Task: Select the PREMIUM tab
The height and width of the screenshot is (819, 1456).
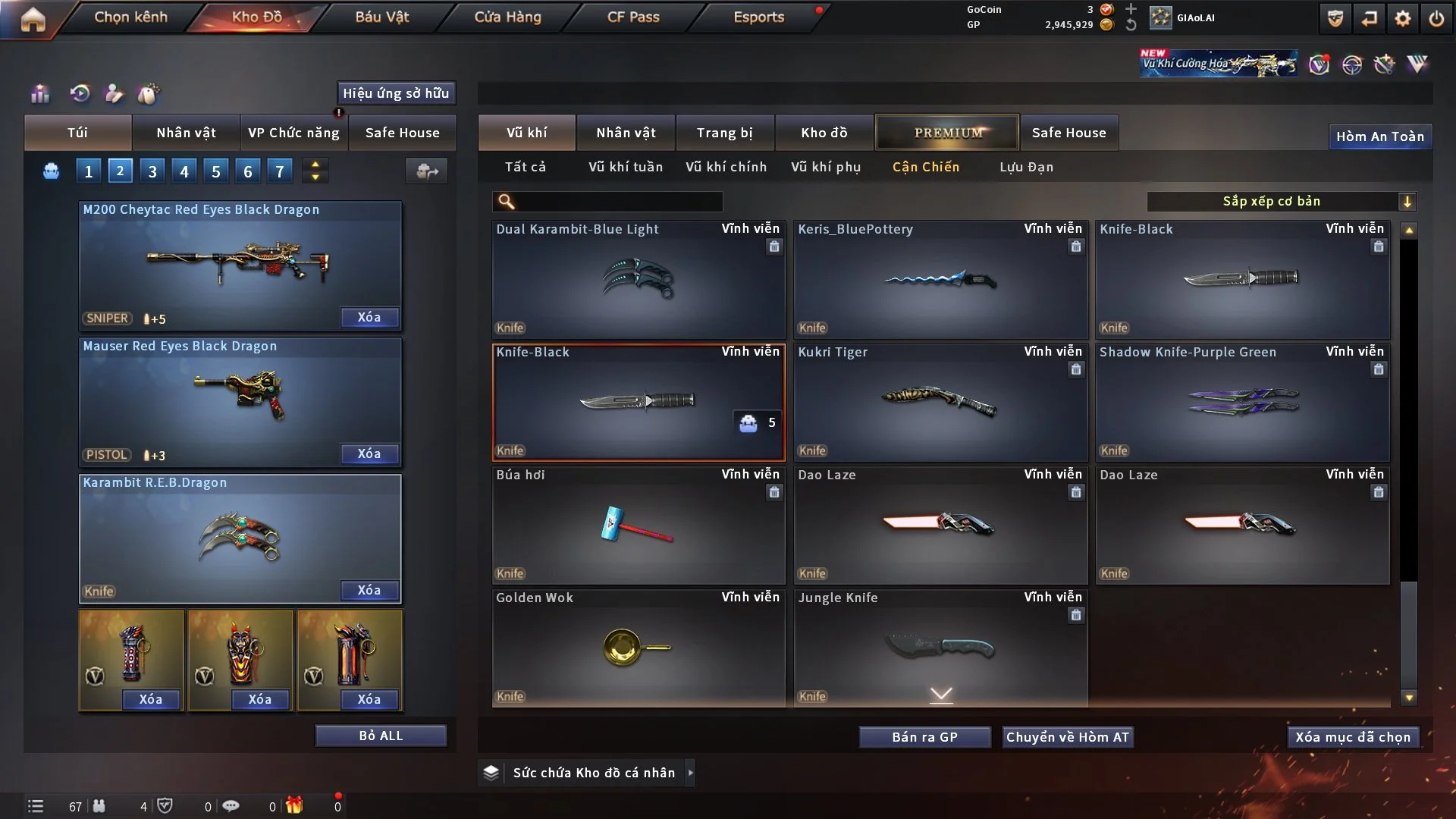Action: [x=947, y=133]
